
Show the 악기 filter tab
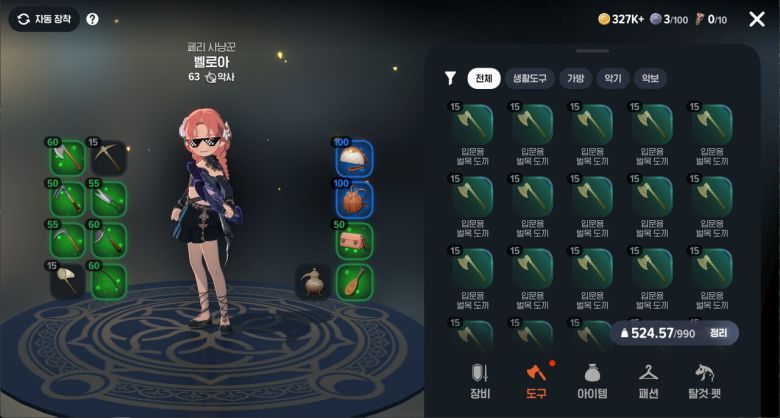612,78
